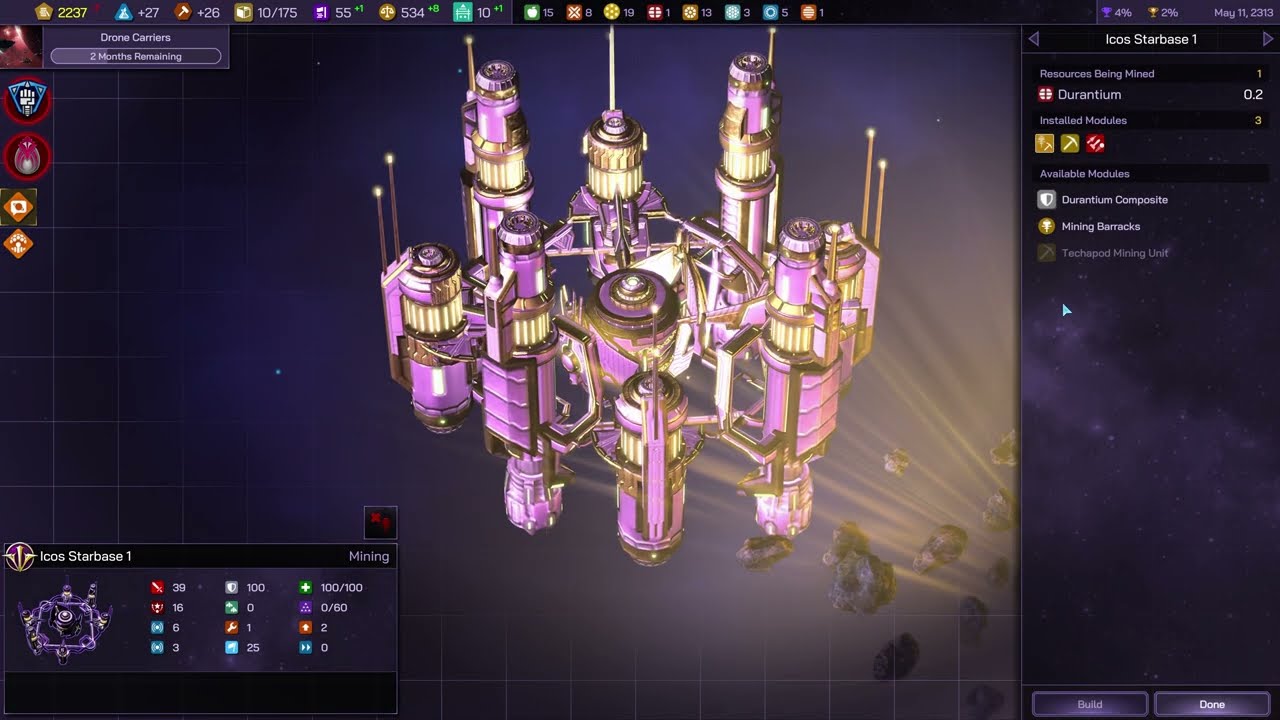The width and height of the screenshot is (1280, 720).
Task: Click the Build button
Action: click(x=1089, y=704)
